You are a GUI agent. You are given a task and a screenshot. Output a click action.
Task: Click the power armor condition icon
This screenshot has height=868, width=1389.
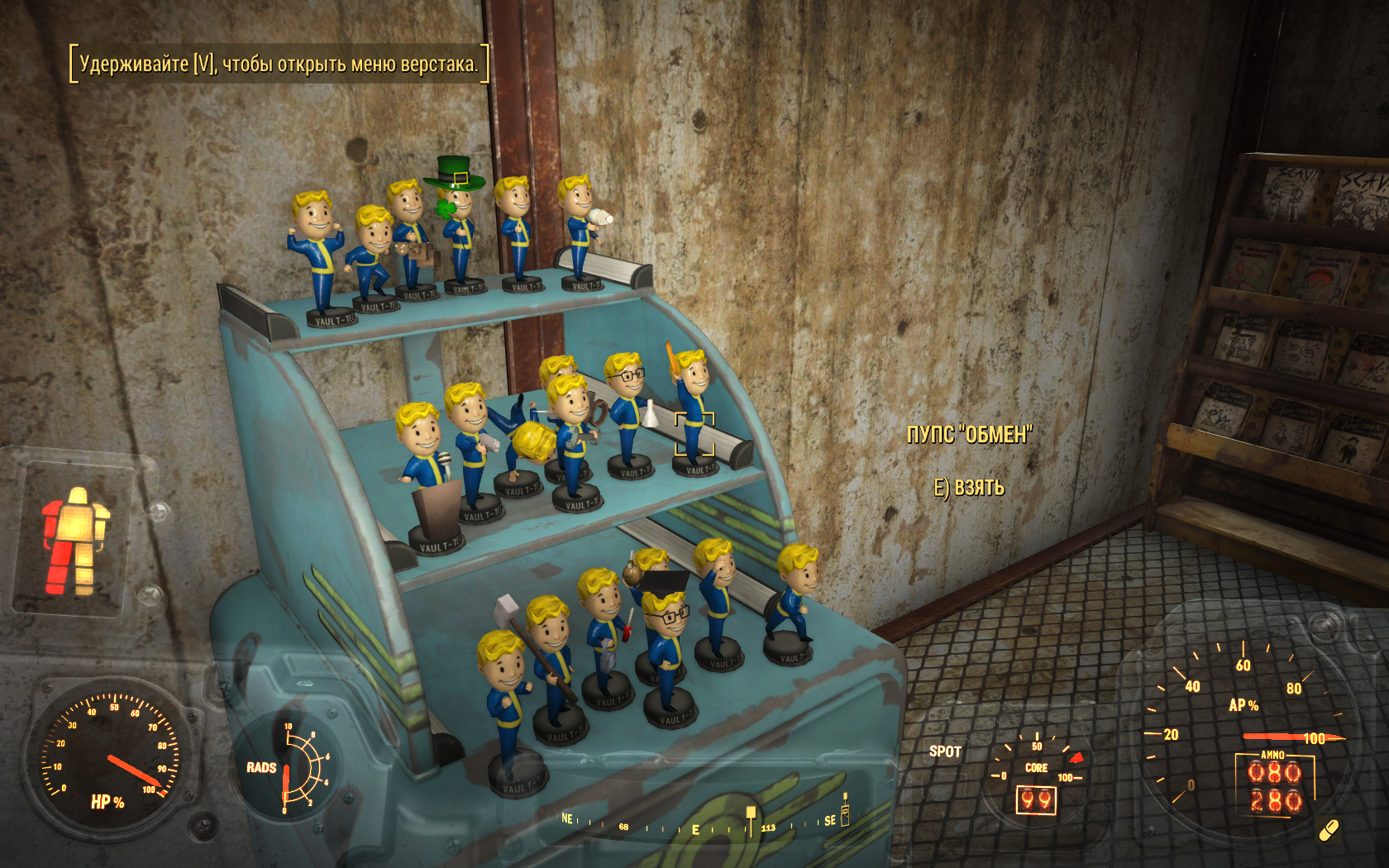74,540
